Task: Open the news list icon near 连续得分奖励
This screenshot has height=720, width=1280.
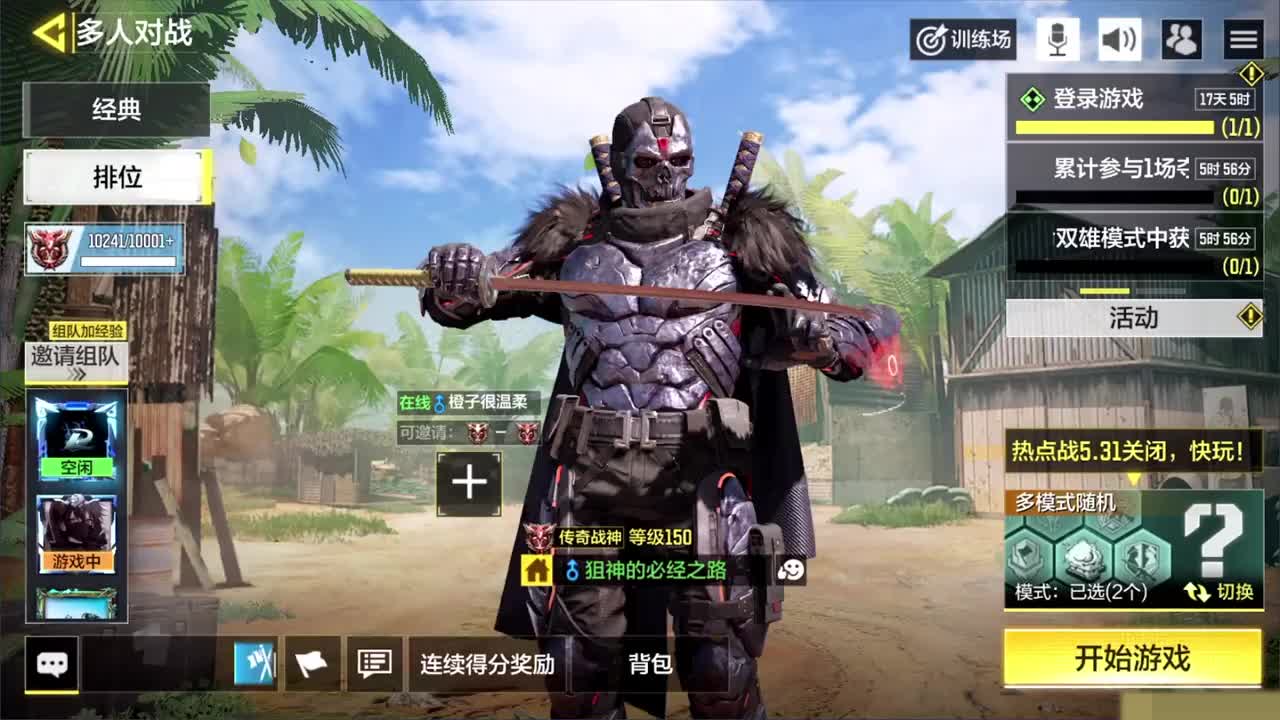Action: tap(371, 662)
